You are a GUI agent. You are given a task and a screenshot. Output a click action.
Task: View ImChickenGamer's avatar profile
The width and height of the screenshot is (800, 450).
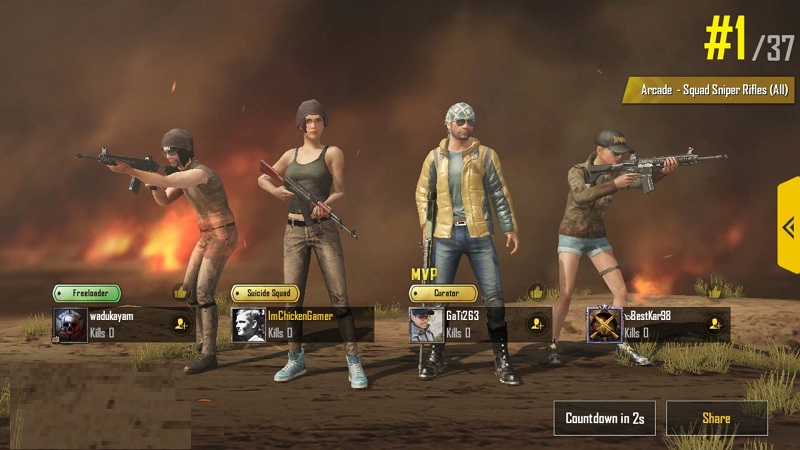[x=248, y=324]
